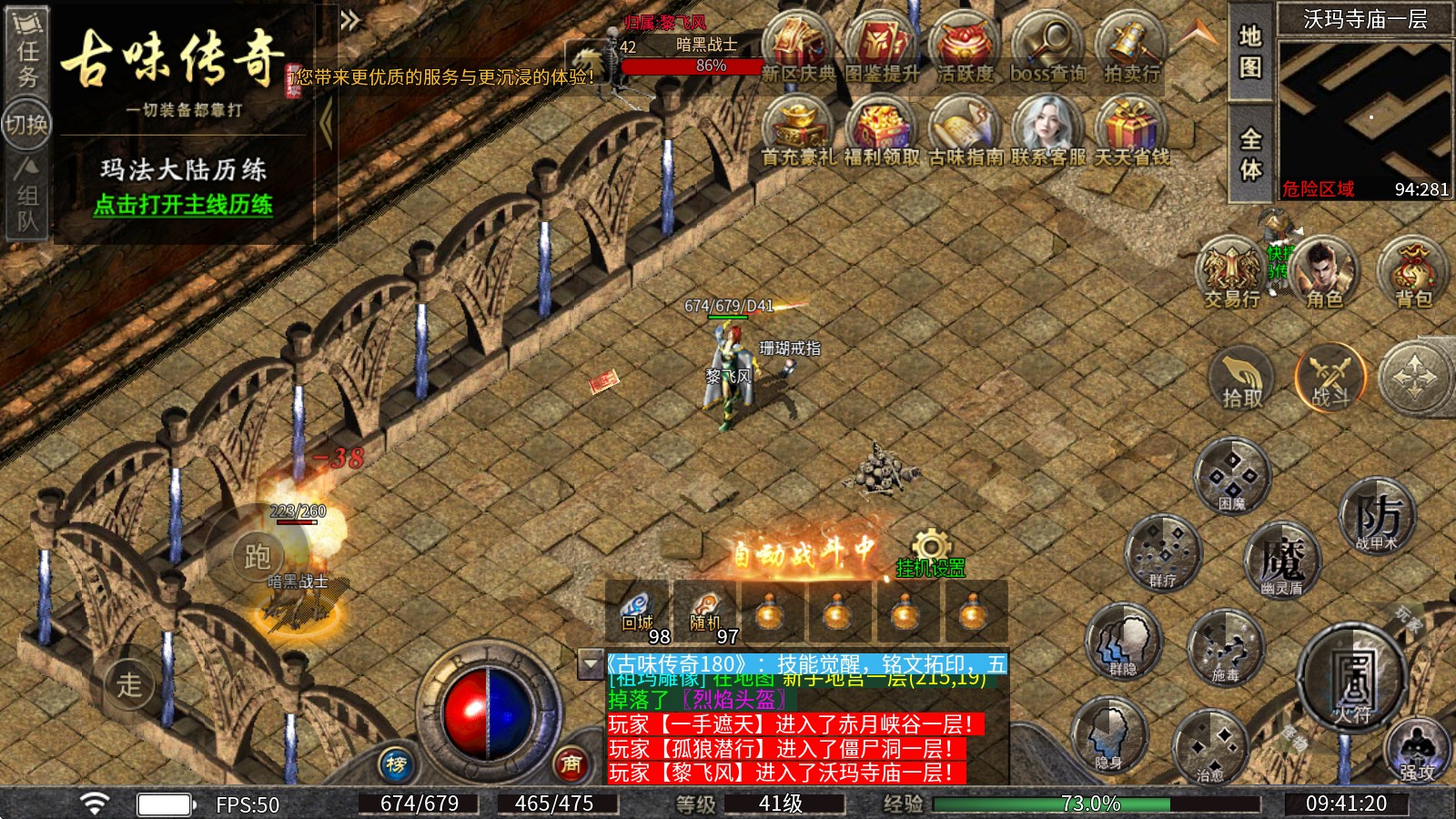Claim the 首充豪礼 first recharge gift
Image resolution: width=1456 pixels, height=819 pixels.
click(x=797, y=130)
